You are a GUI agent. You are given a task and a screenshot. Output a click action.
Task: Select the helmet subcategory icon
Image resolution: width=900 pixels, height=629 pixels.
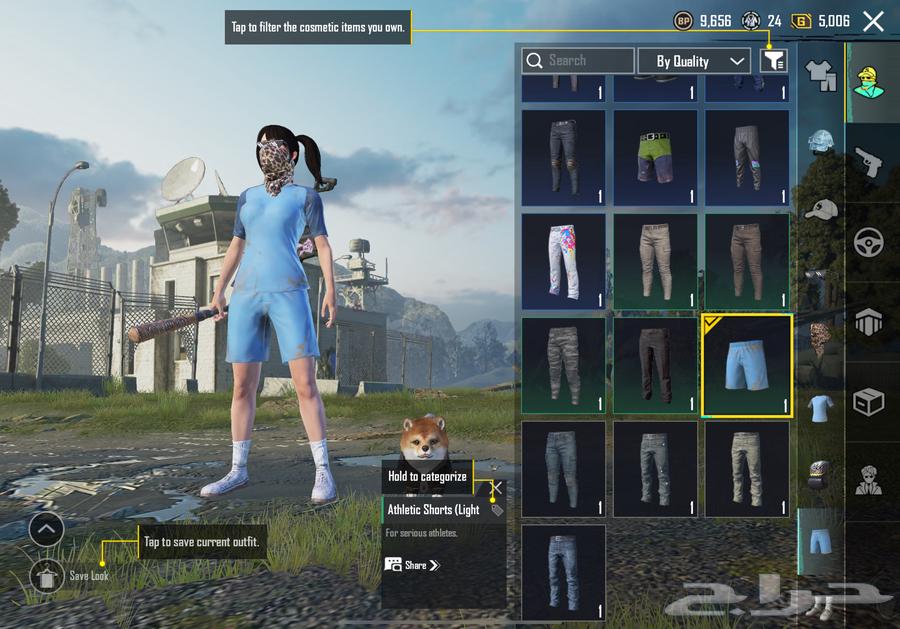pos(821,142)
